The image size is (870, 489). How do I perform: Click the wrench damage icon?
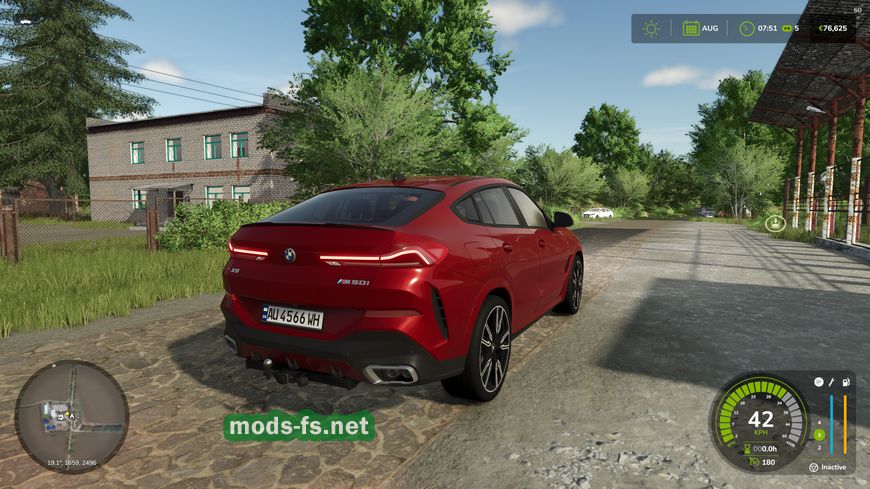[x=831, y=382]
